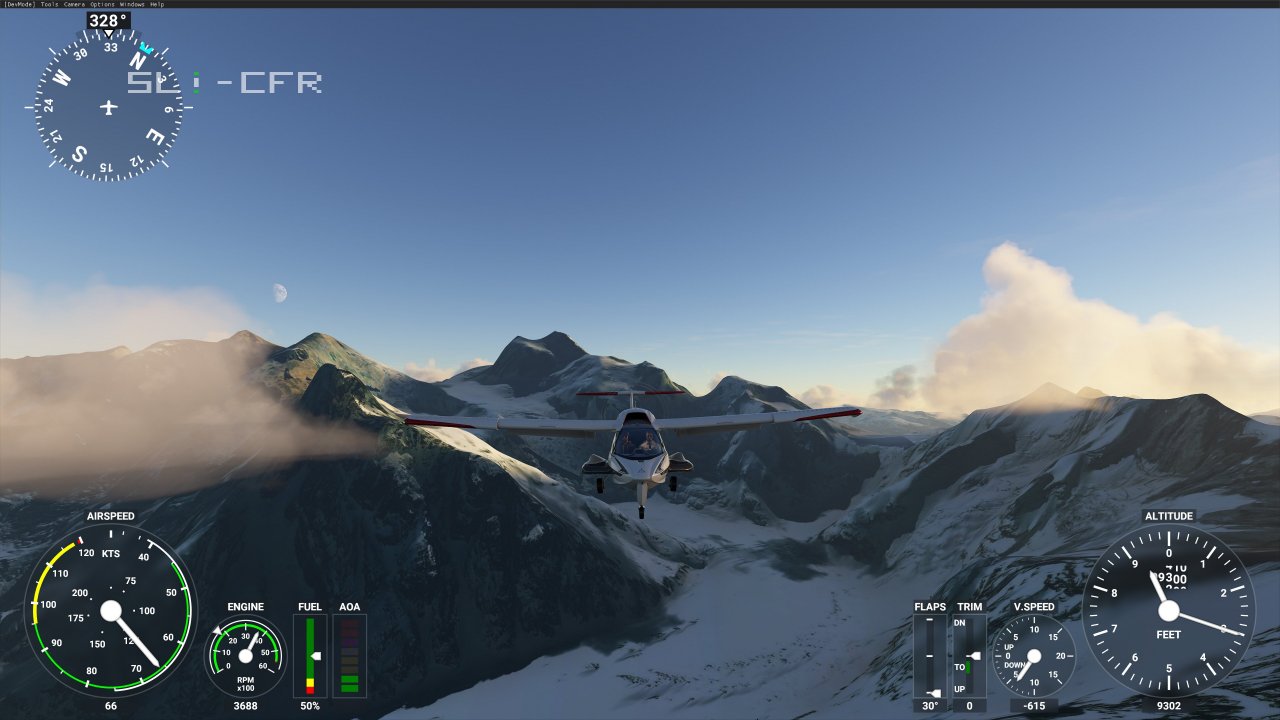Click the 9302 feet altitude readout

coord(1167,705)
